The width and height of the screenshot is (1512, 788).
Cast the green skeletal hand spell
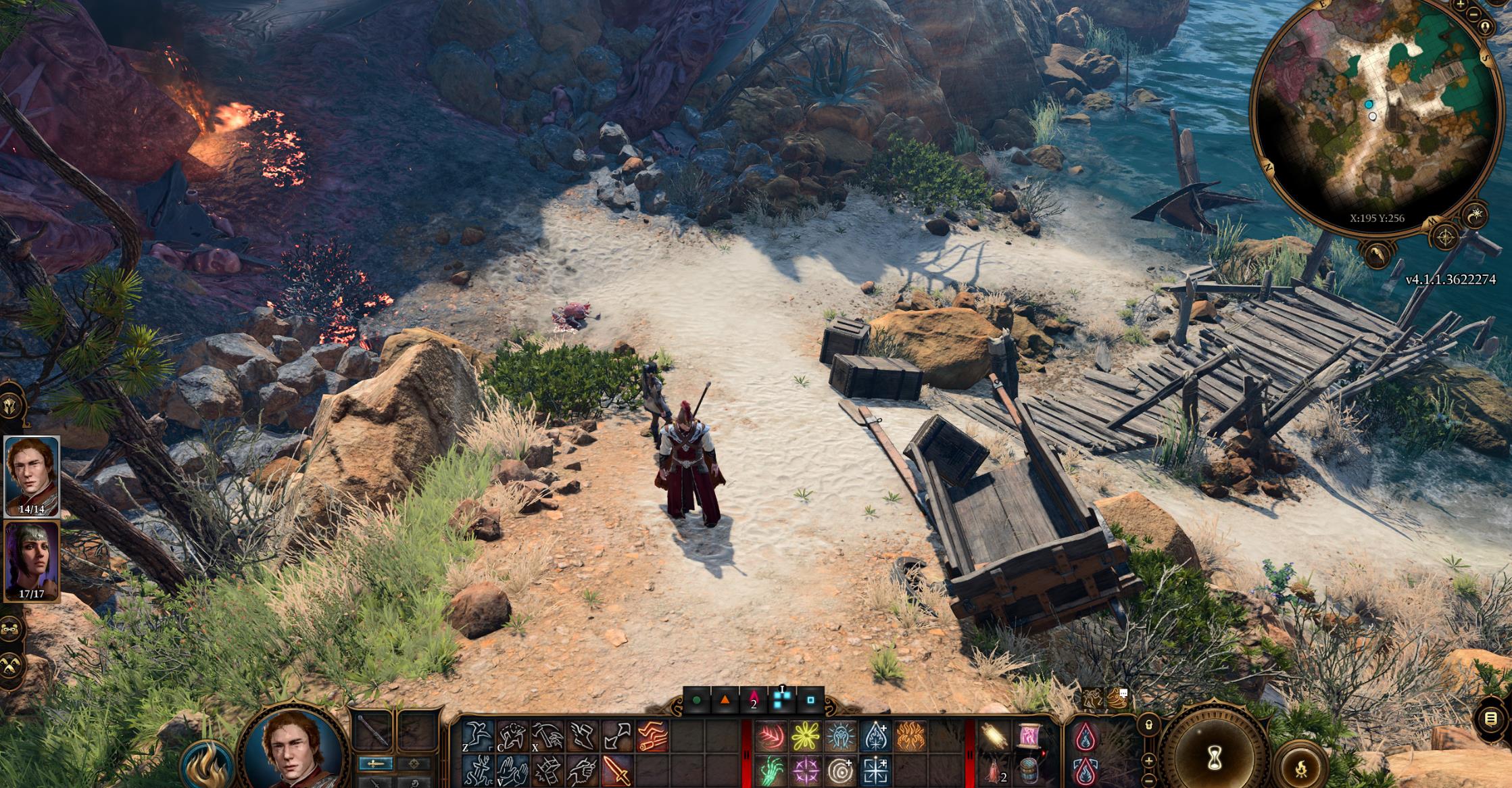[771, 771]
